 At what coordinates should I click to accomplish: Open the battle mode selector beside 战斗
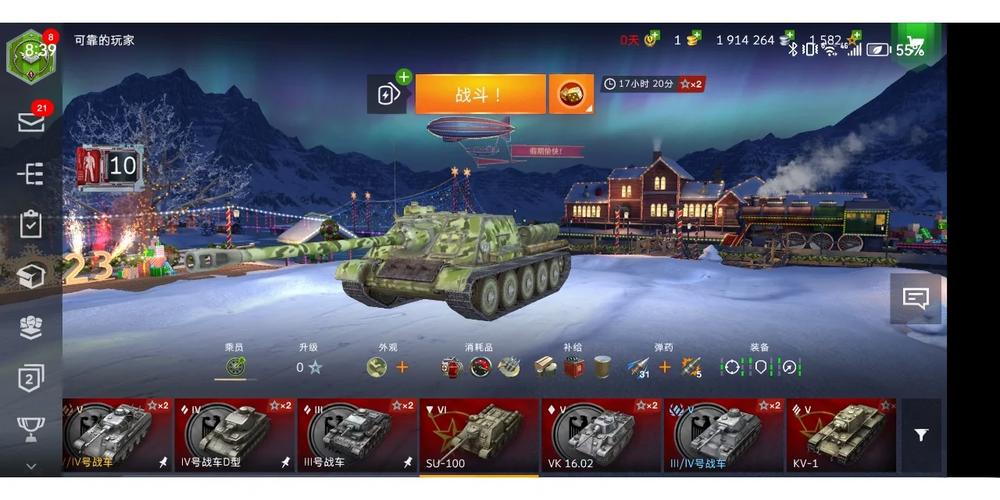point(572,94)
